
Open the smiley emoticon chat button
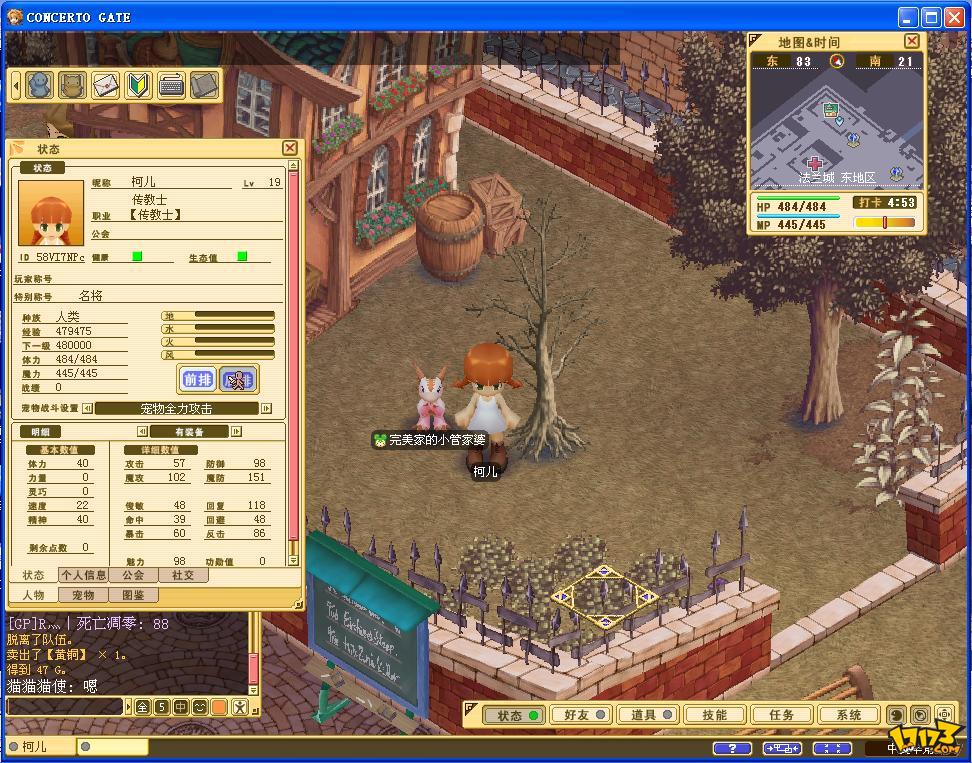tap(200, 707)
